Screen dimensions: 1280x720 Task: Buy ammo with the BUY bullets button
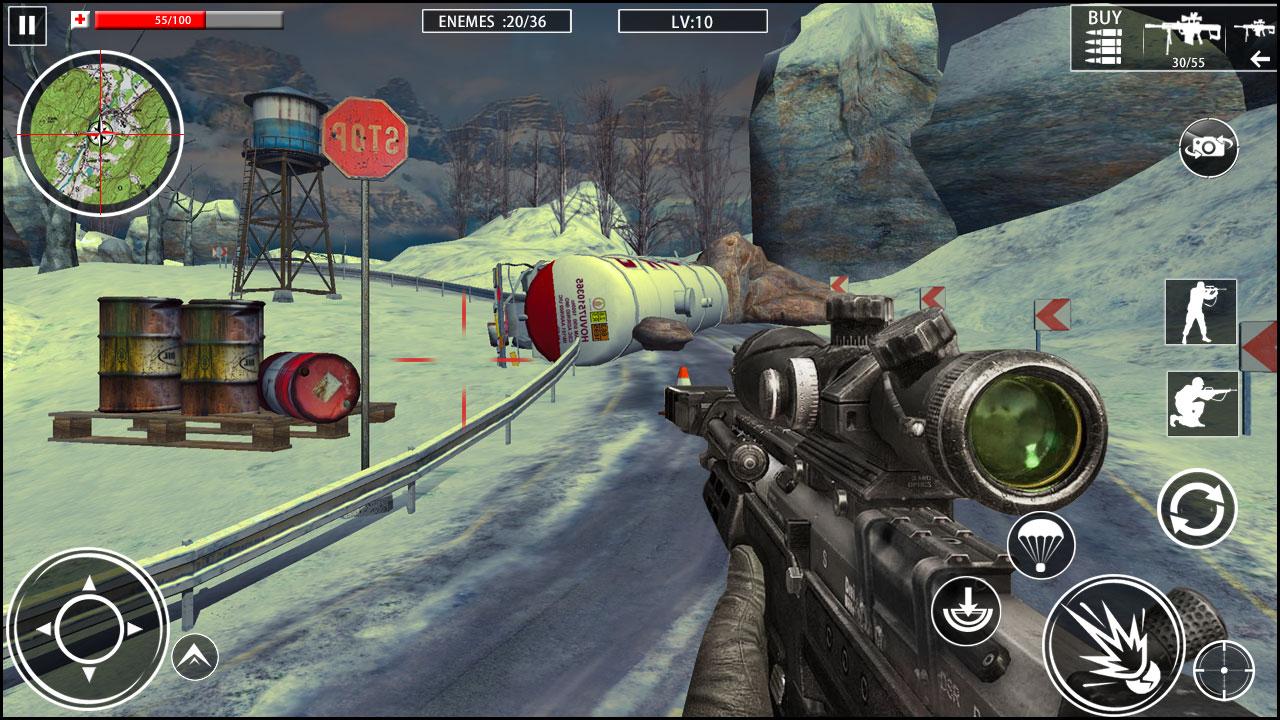[x=1104, y=36]
